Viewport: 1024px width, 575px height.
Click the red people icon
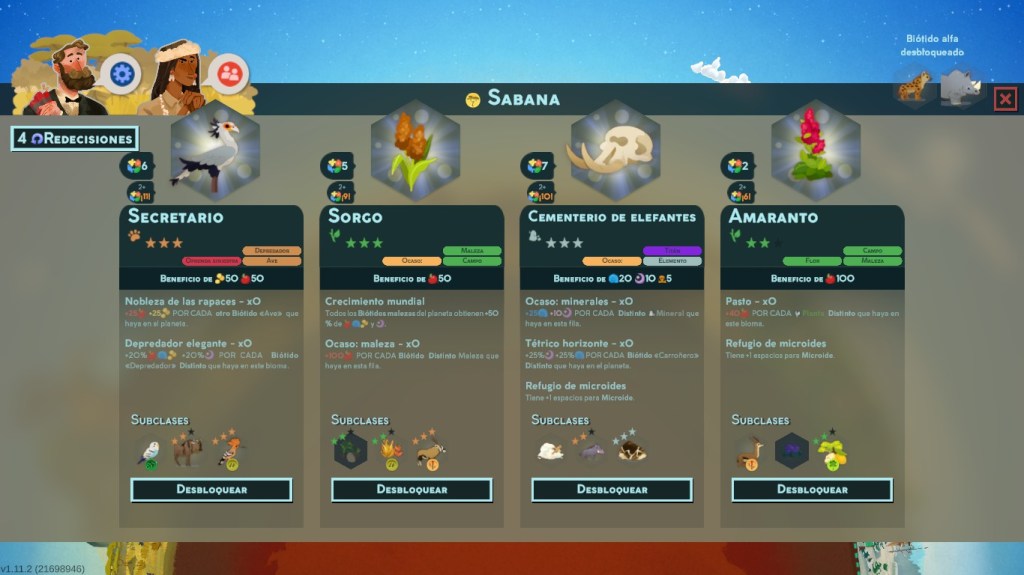[230, 72]
